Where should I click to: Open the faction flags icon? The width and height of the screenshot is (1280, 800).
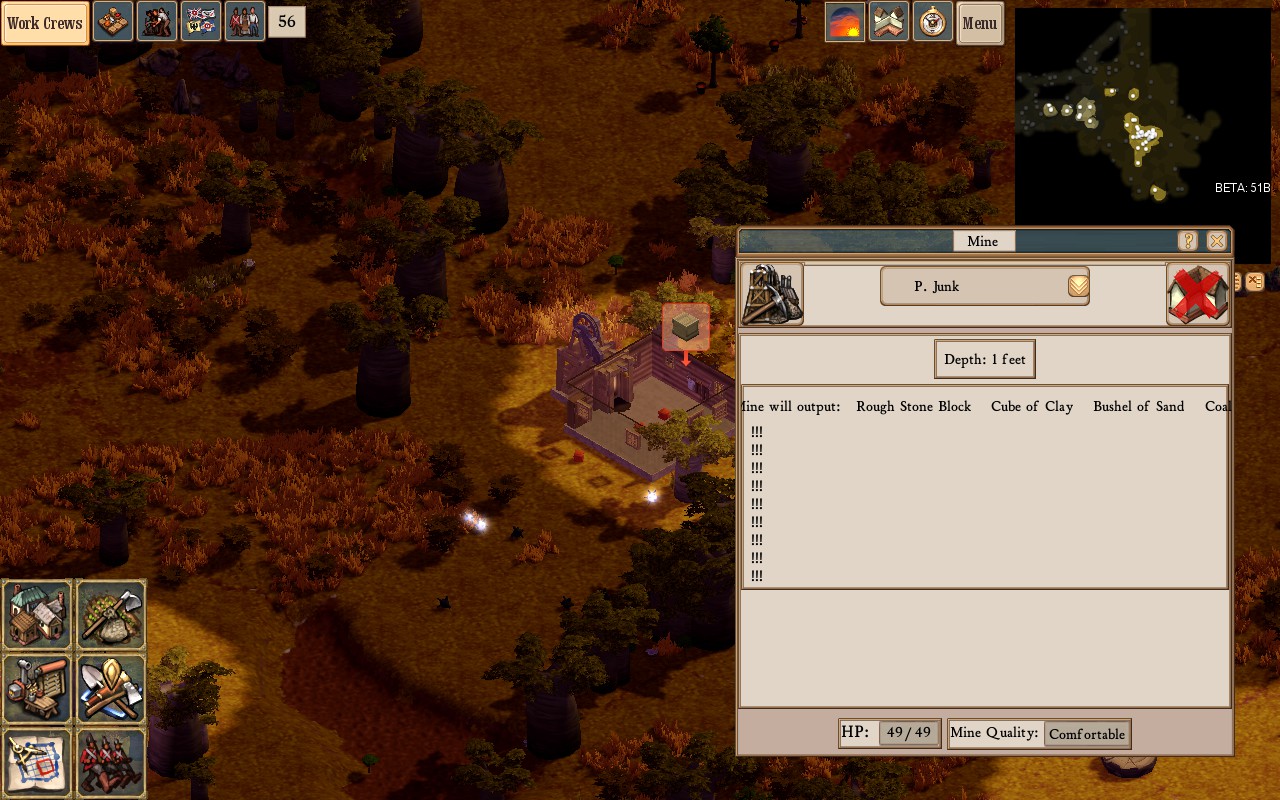(200, 22)
